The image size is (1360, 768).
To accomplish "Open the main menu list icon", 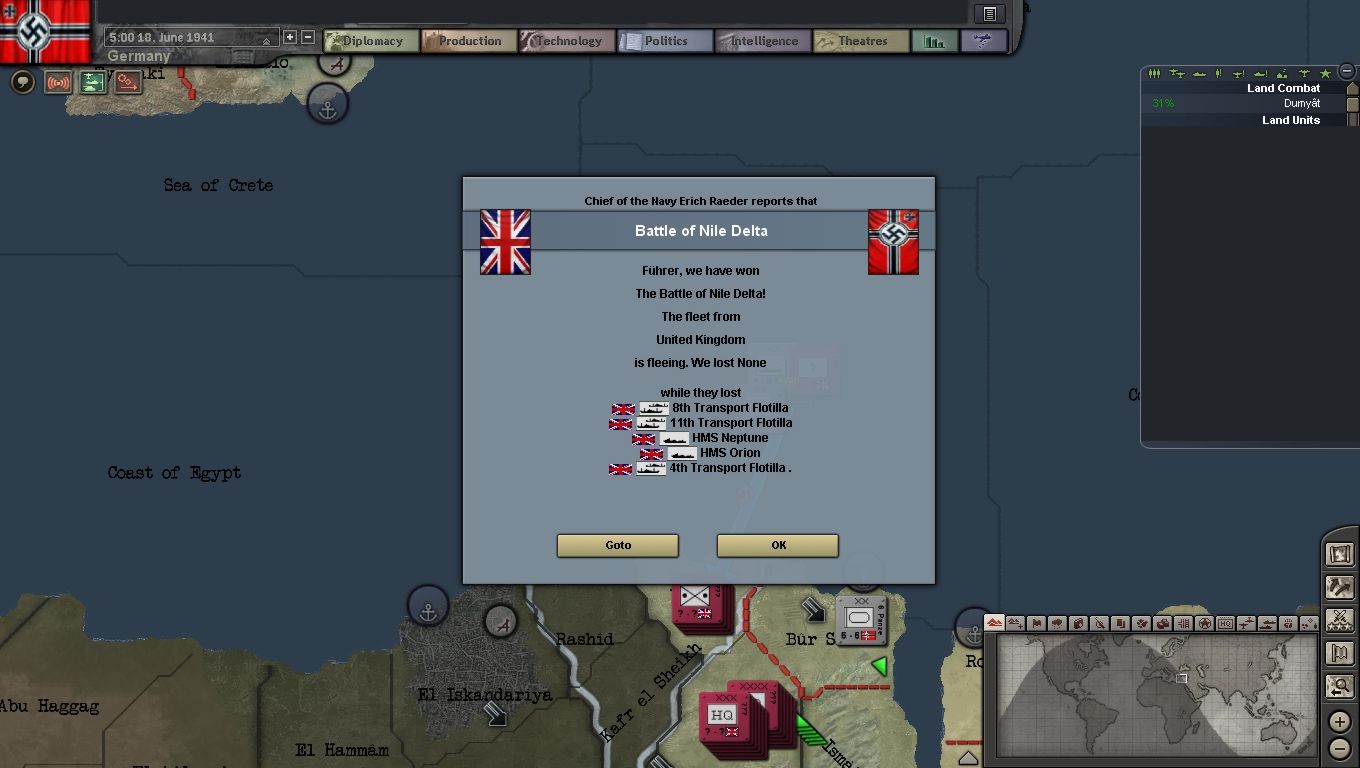I will point(989,14).
